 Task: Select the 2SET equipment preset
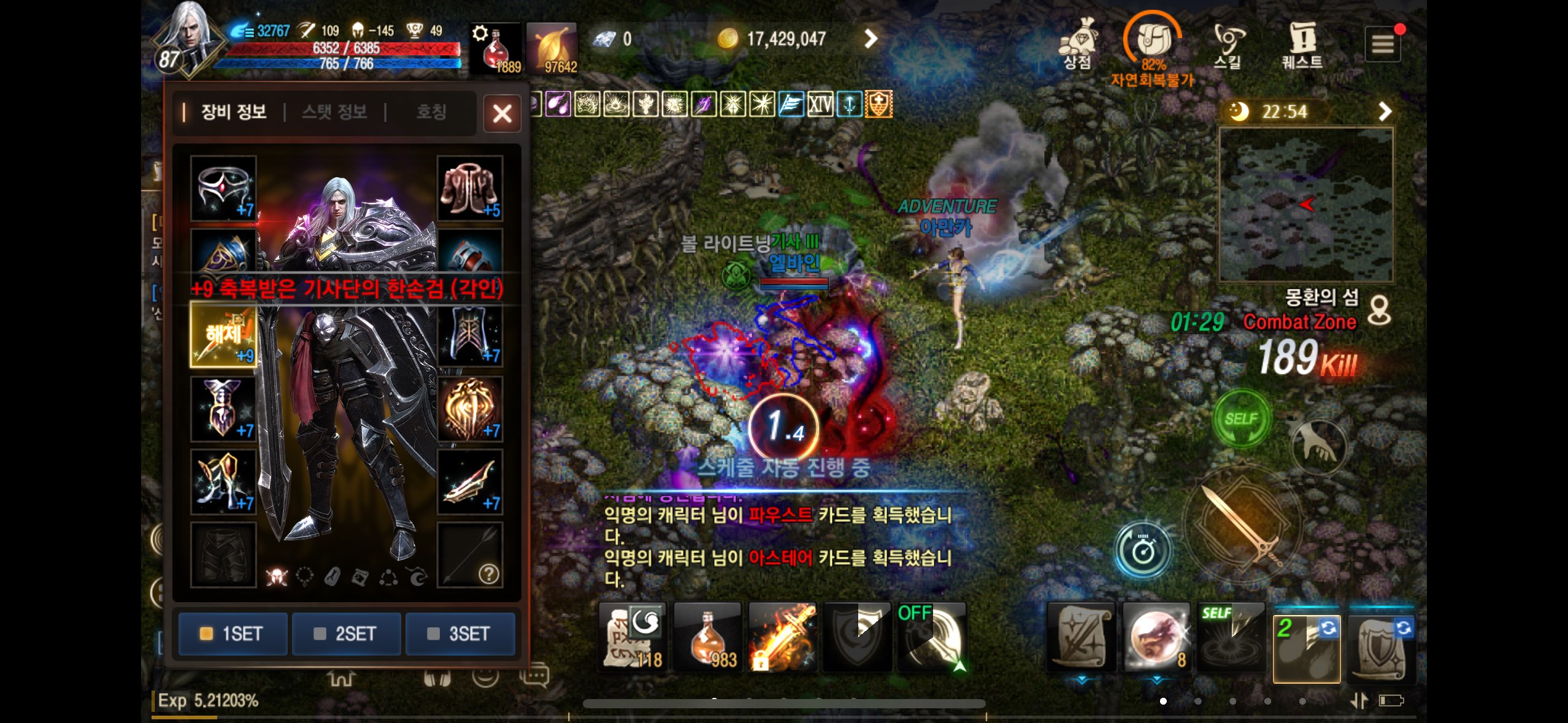[347, 634]
